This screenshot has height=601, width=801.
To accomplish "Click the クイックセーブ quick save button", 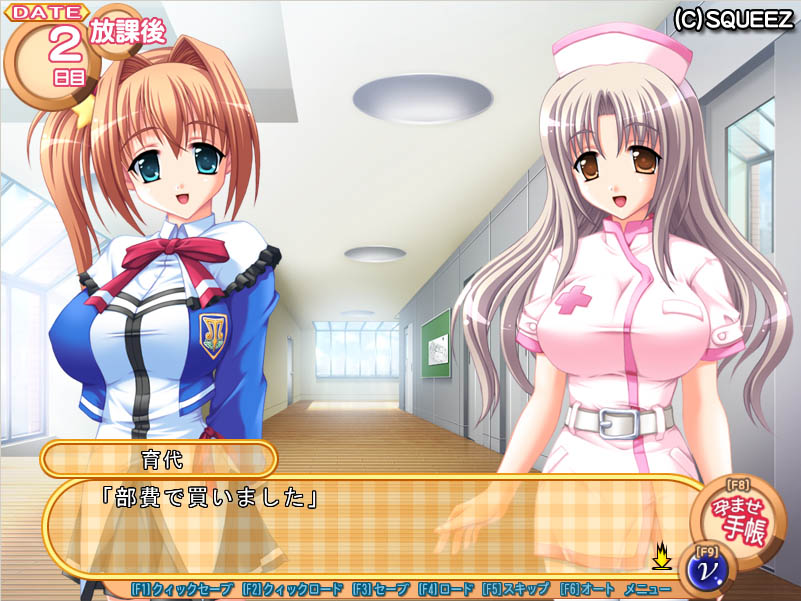I will click(x=182, y=590).
